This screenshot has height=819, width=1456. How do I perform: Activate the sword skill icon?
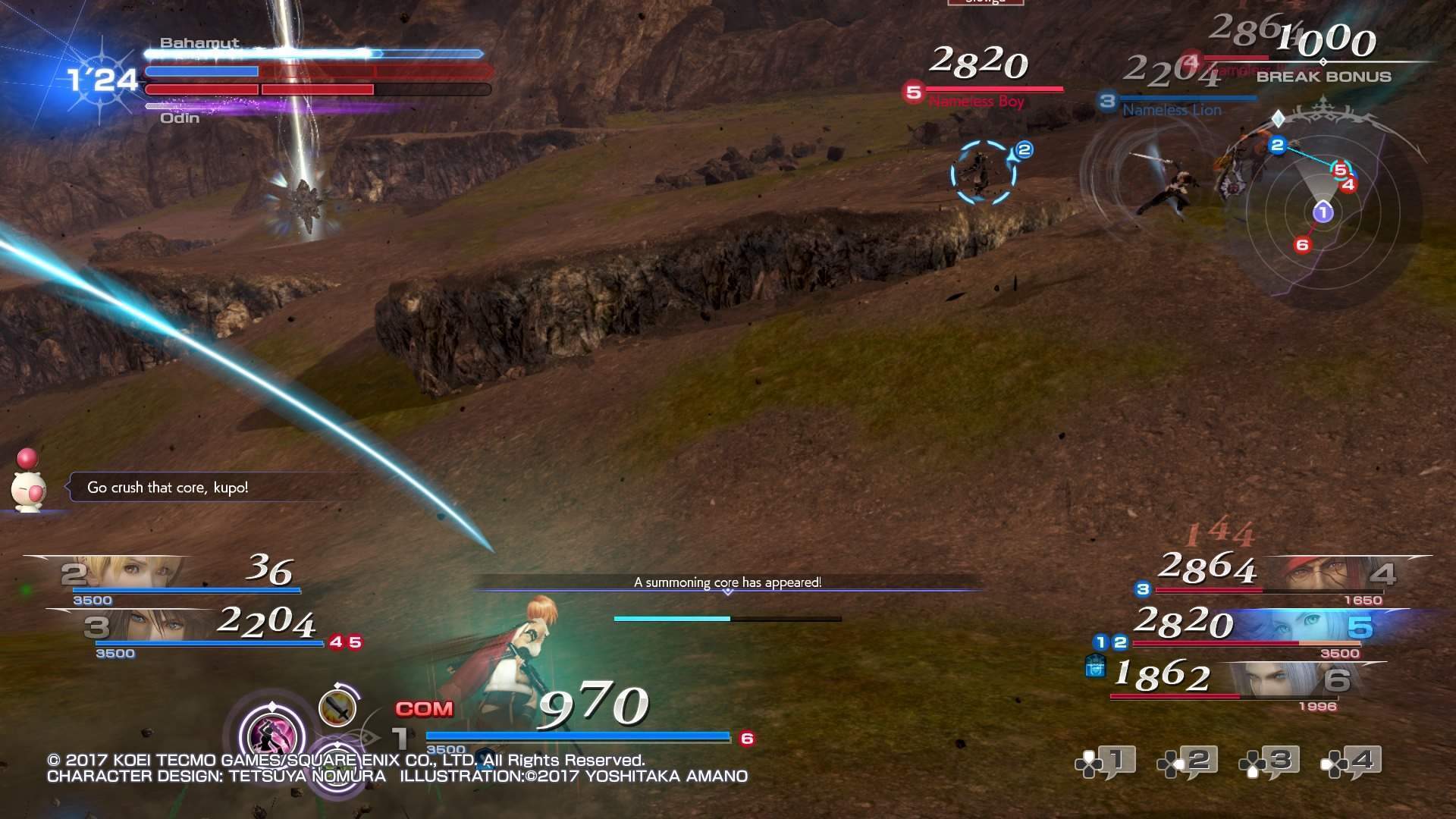[338, 707]
